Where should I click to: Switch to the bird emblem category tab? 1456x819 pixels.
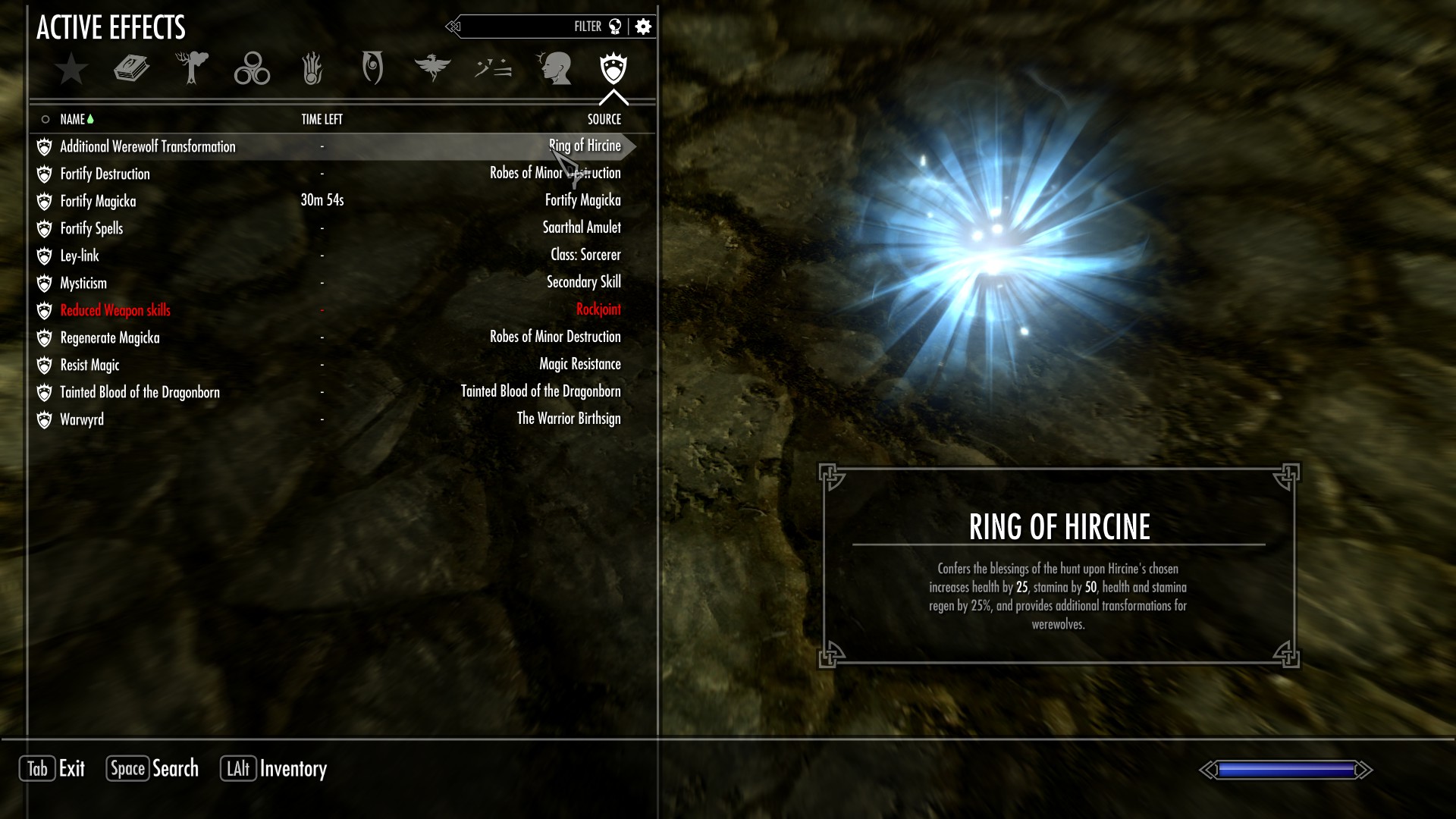click(x=432, y=68)
